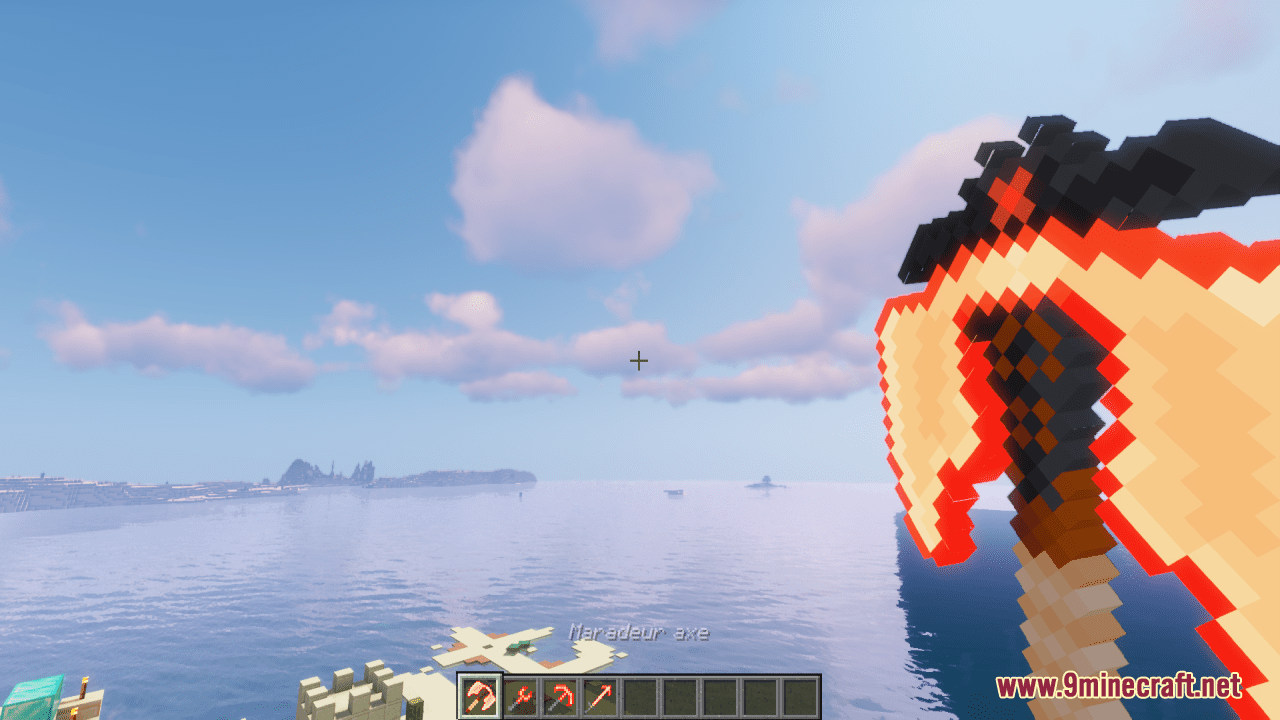This screenshot has width=1280, height=720.
Task: Click the crosshair at screen center
Action: [638, 359]
